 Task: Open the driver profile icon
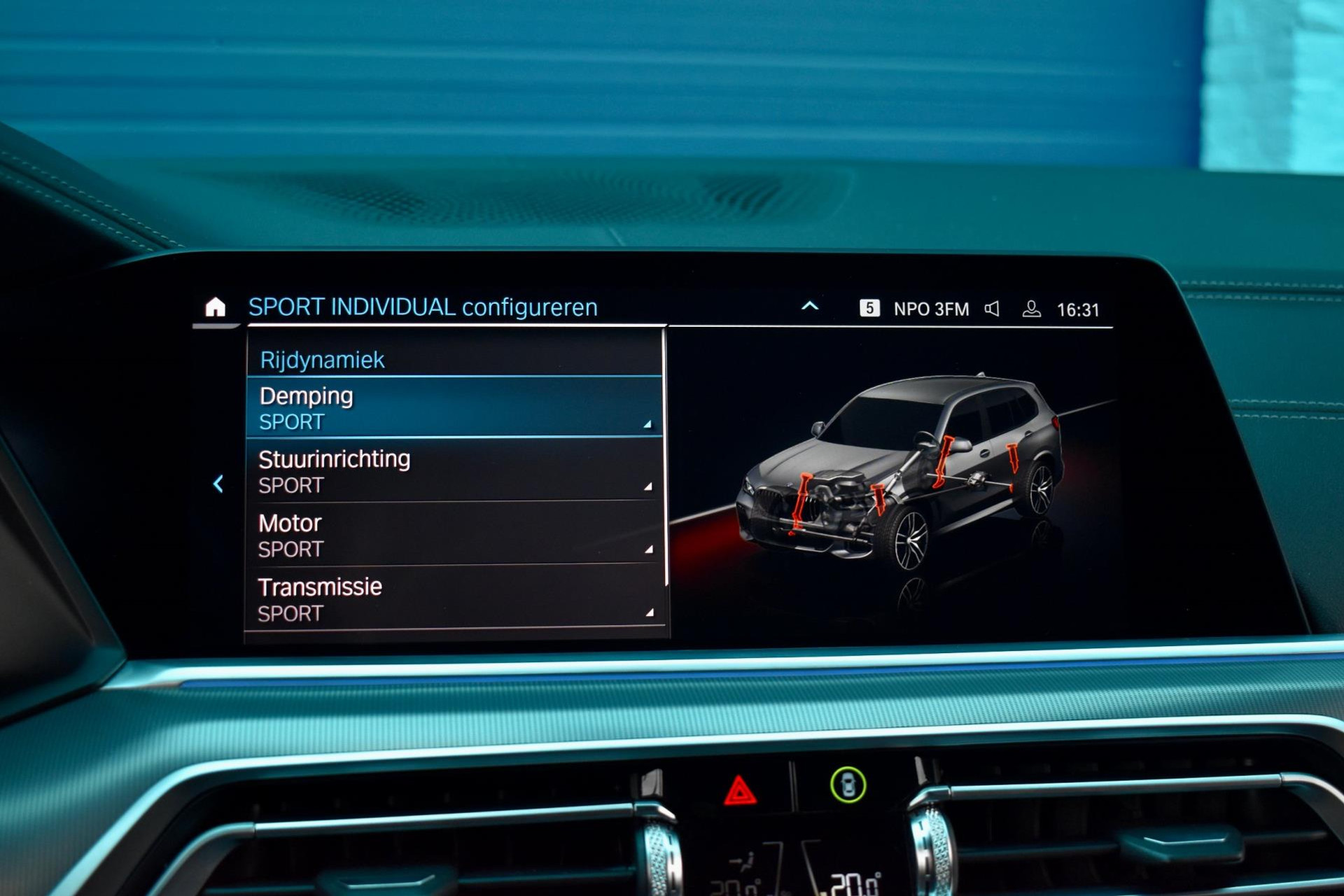coord(1031,309)
